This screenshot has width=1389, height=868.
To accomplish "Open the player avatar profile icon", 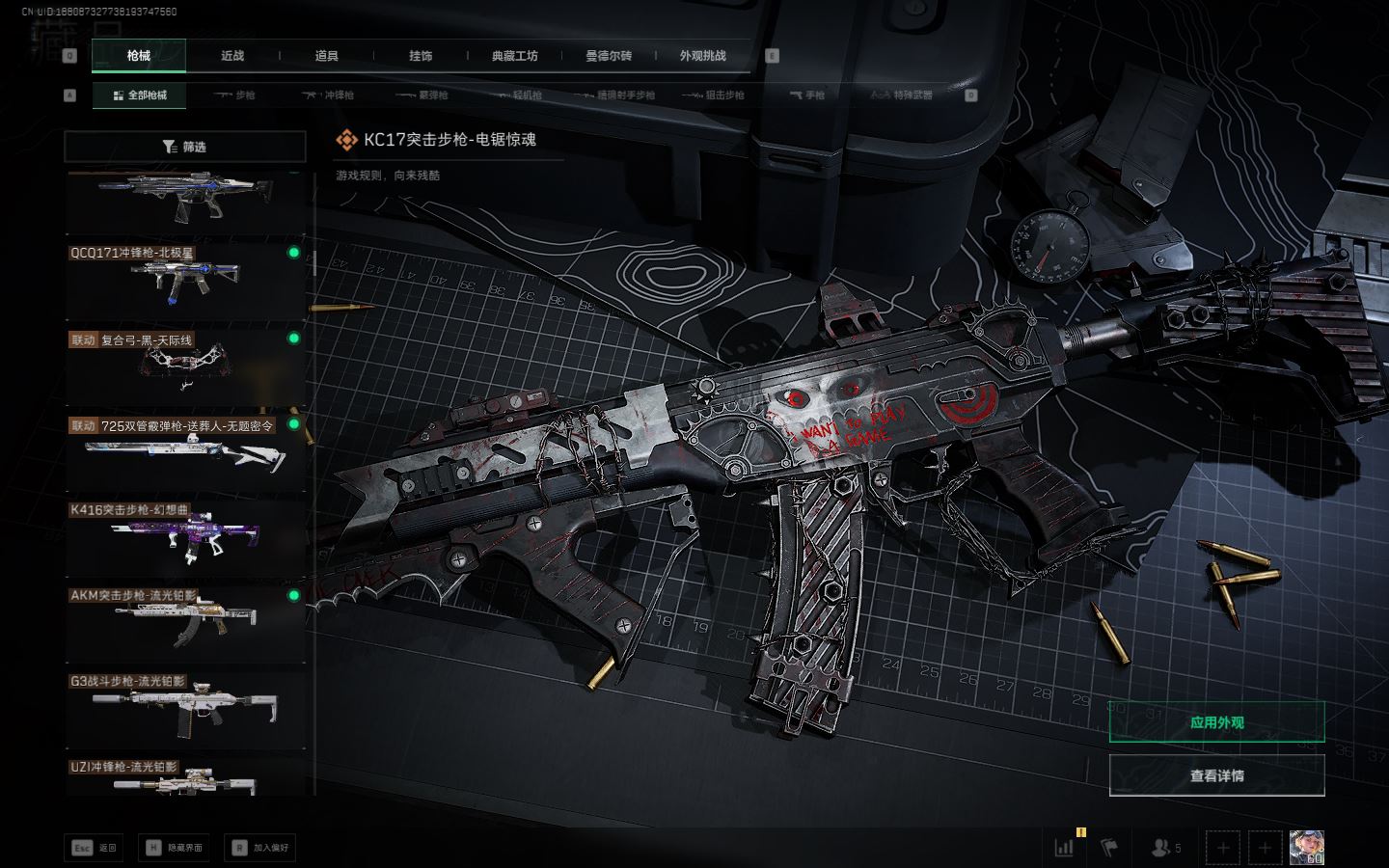I will coord(1306,848).
